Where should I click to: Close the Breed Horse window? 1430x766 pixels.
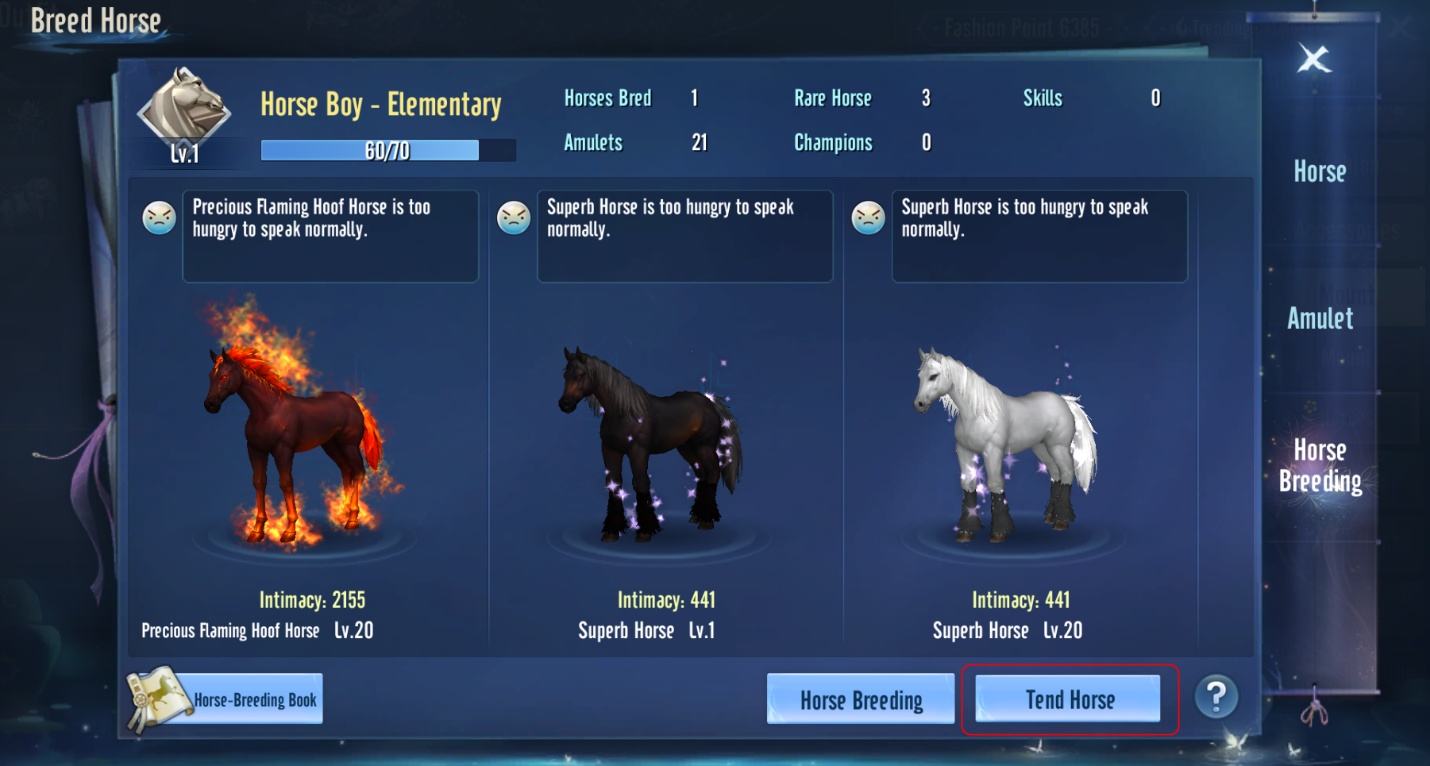pyautogui.click(x=1314, y=60)
